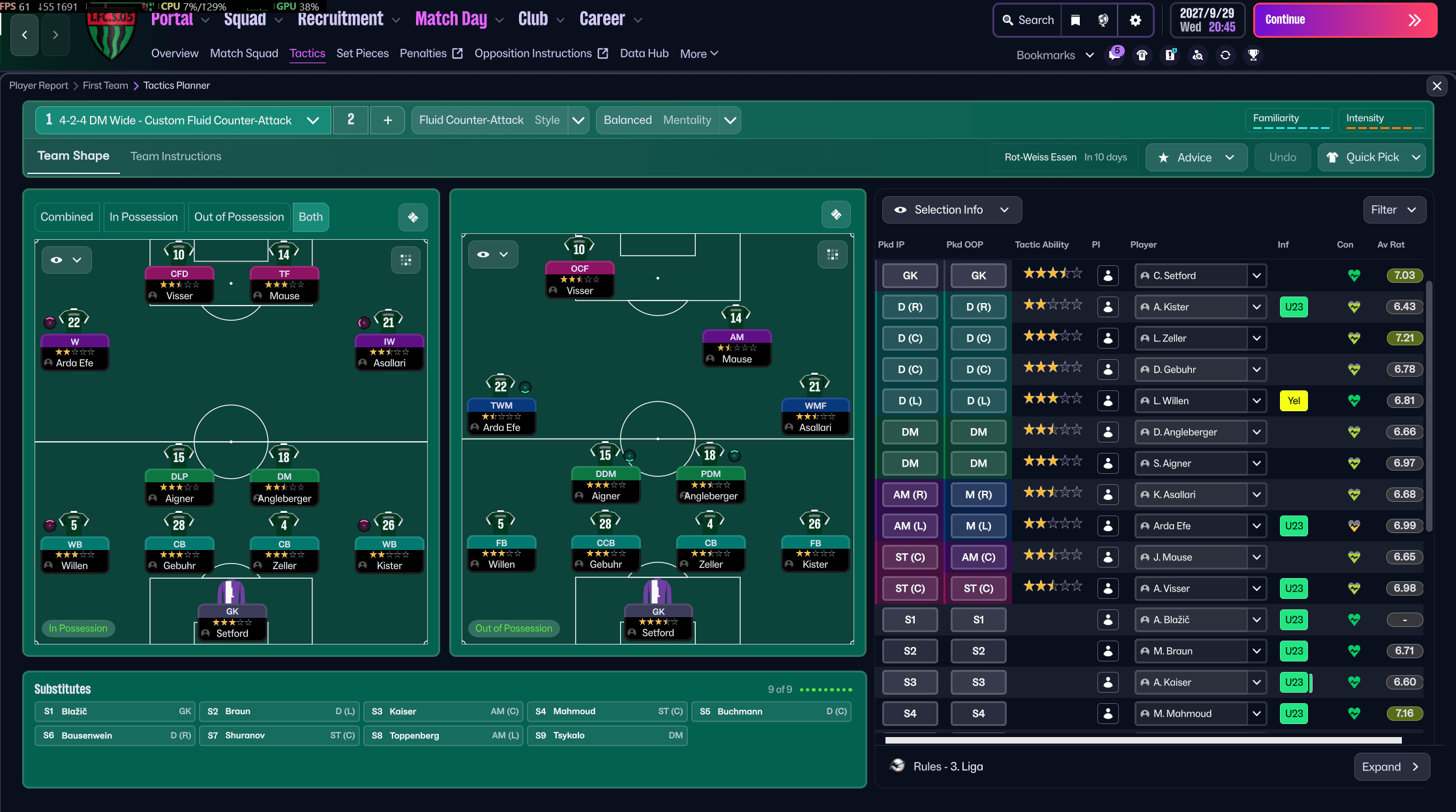Expand the Selection Info dropdown
The width and height of the screenshot is (1456, 812).
pyautogui.click(x=951, y=210)
